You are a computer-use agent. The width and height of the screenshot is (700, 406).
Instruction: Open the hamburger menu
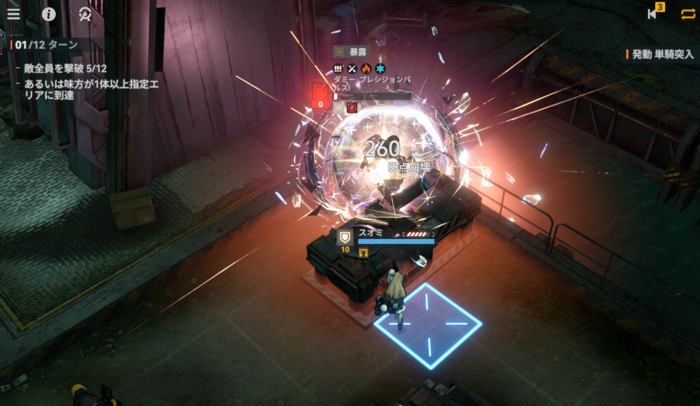click(x=14, y=14)
